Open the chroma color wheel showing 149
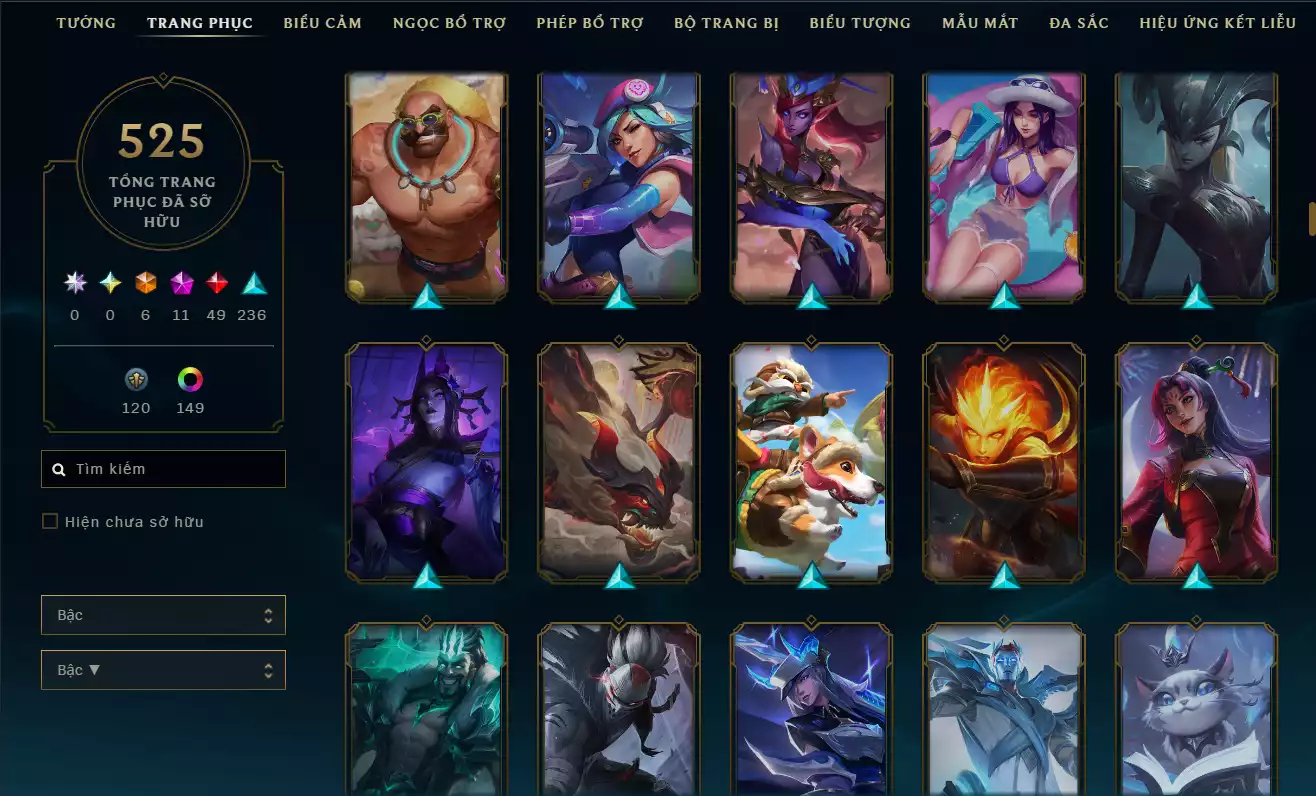This screenshot has height=796, width=1316. pos(190,380)
